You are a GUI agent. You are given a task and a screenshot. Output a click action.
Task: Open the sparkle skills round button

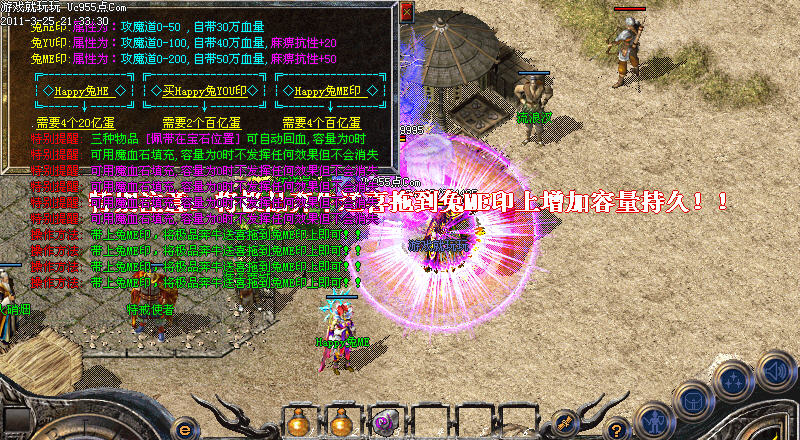734,382
